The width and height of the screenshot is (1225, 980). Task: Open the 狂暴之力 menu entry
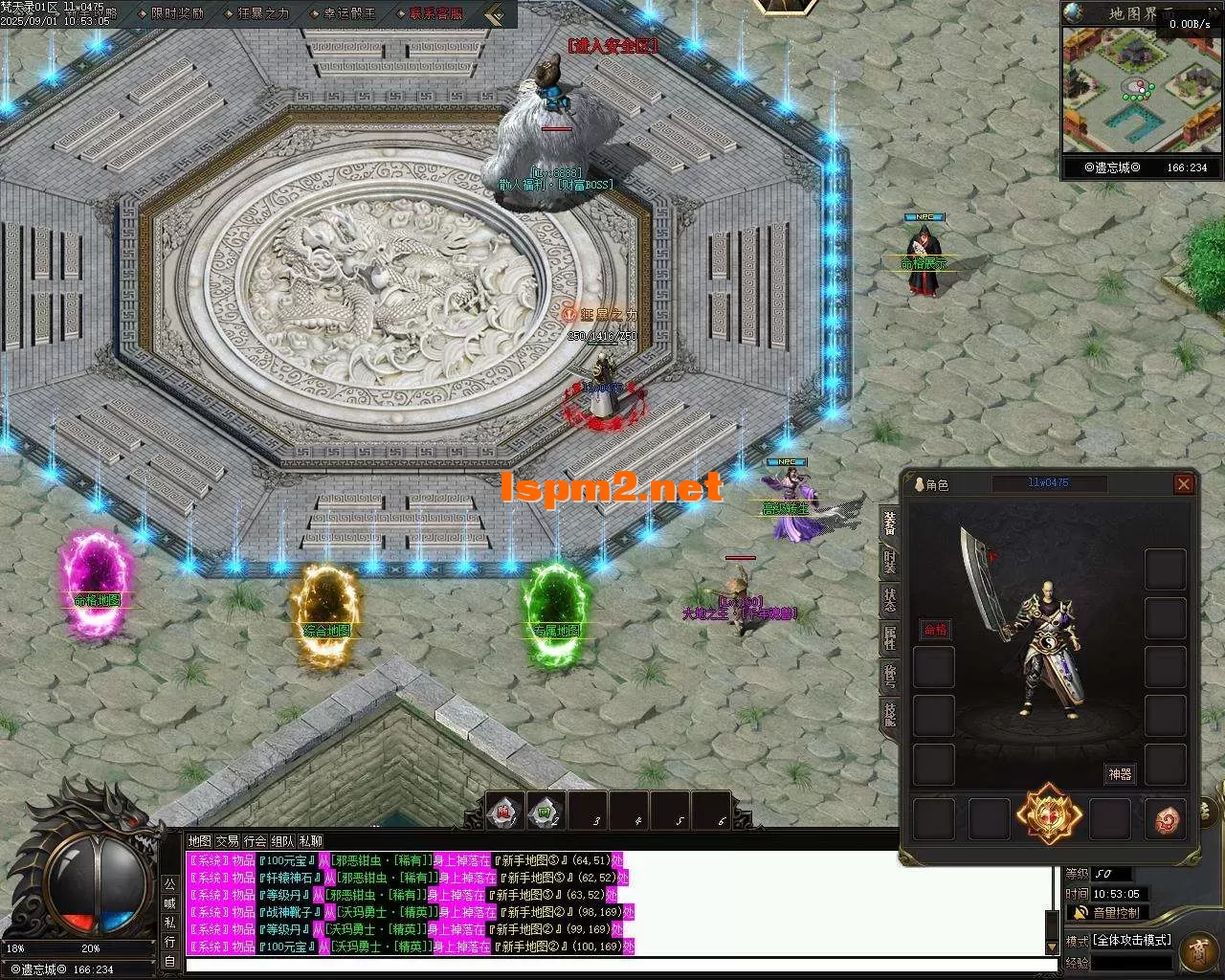click(262, 13)
